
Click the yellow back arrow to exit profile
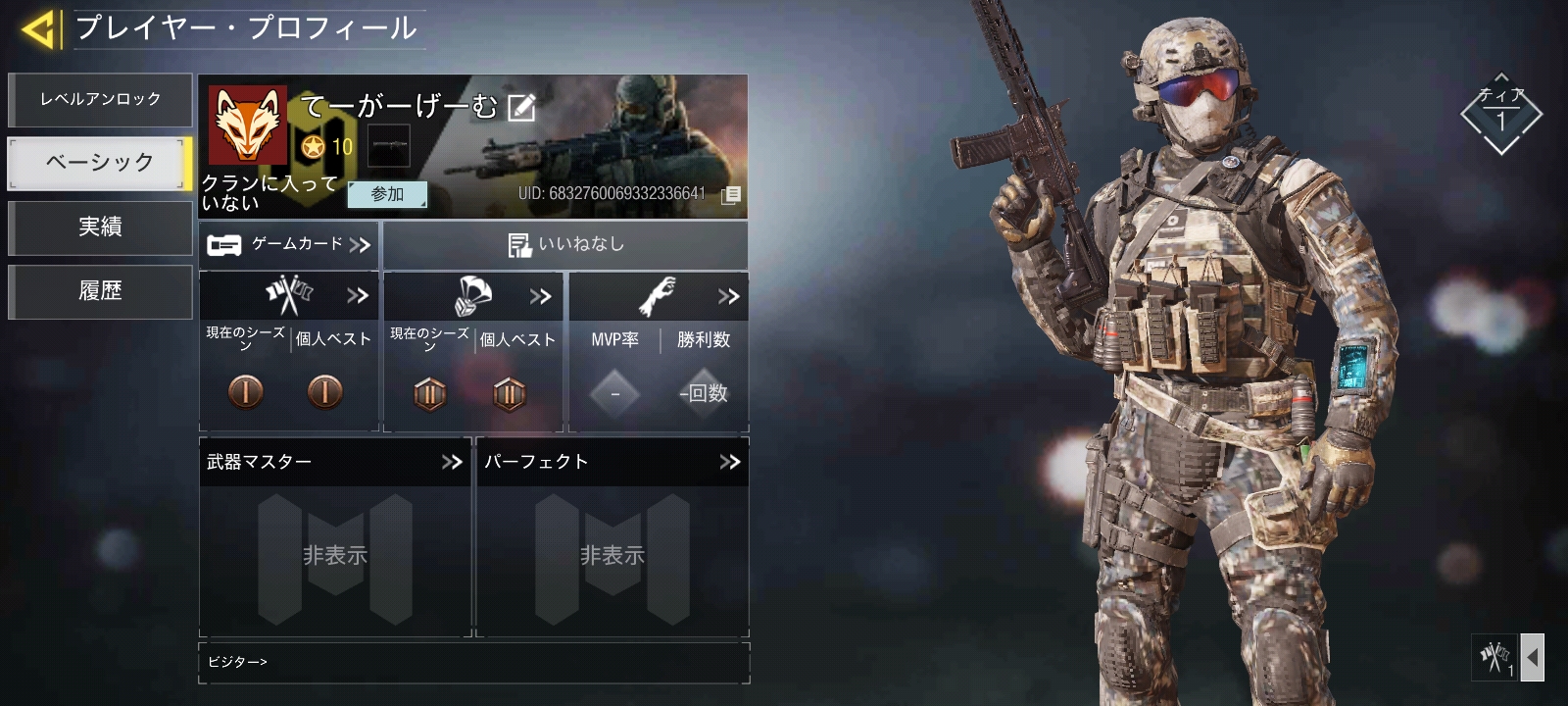[40, 27]
